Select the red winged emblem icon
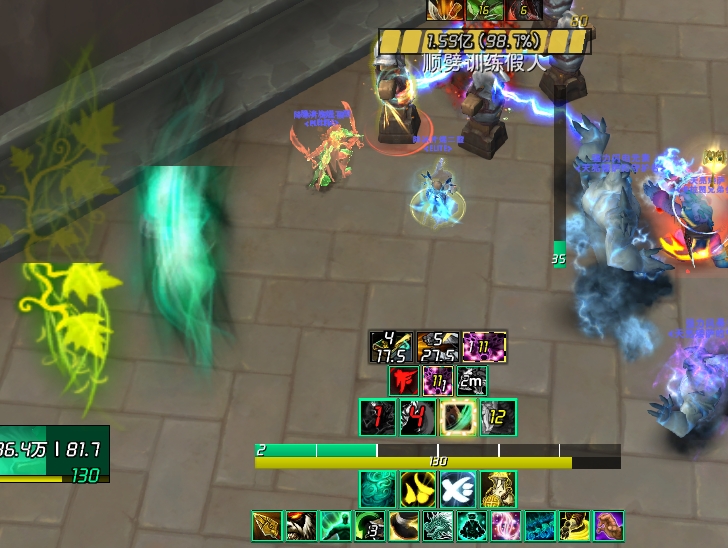 (404, 381)
